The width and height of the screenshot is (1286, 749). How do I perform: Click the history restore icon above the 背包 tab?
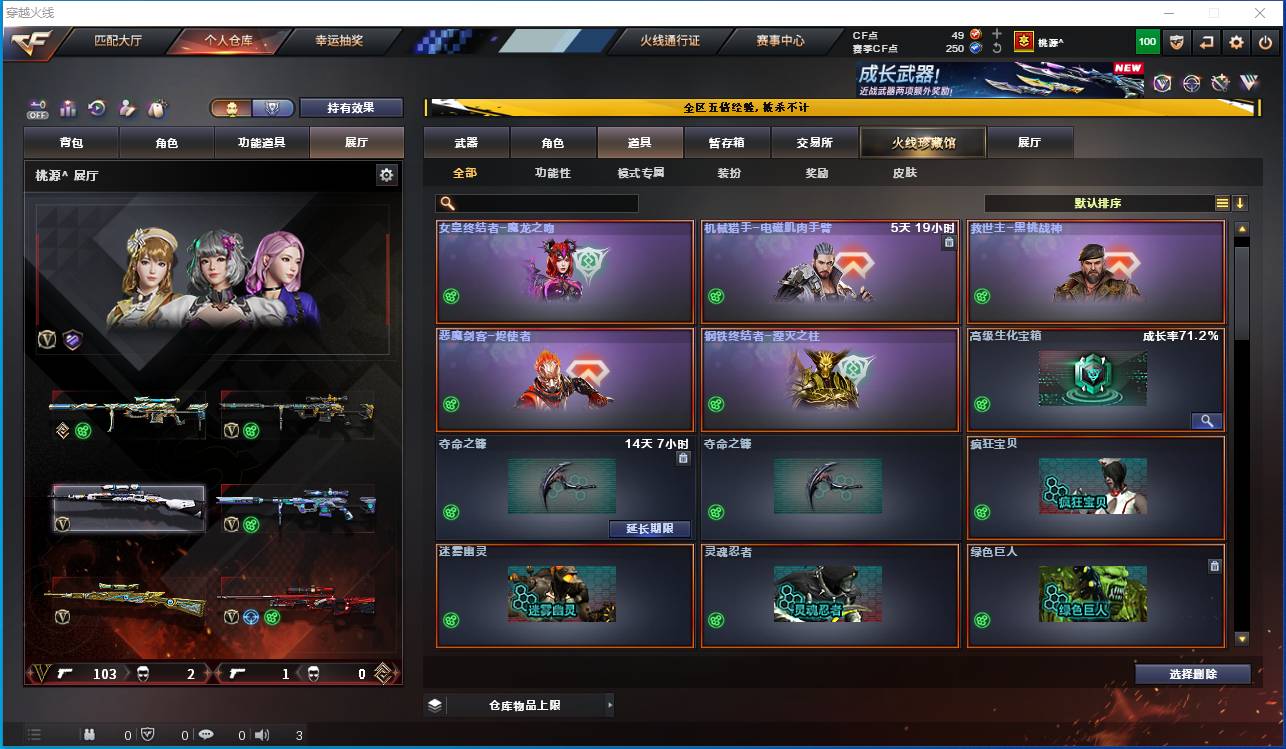(x=96, y=108)
